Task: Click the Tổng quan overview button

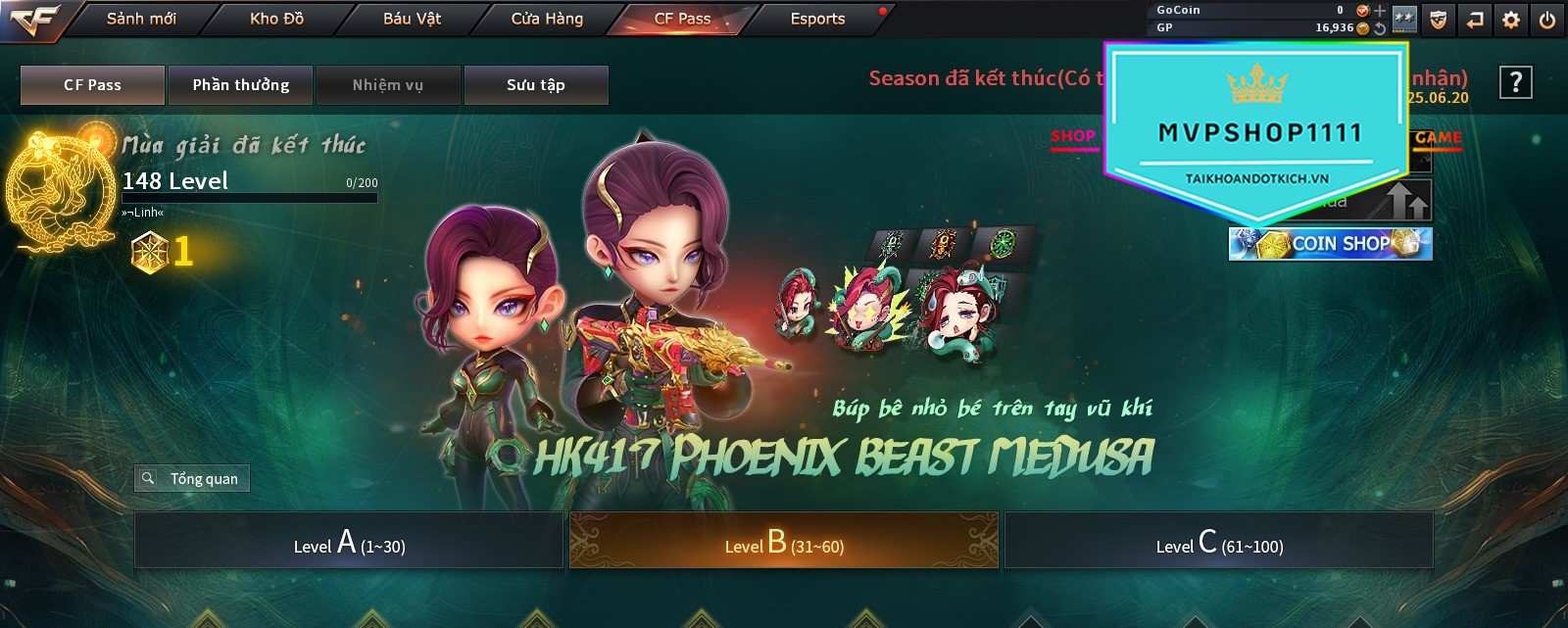Action: (192, 478)
